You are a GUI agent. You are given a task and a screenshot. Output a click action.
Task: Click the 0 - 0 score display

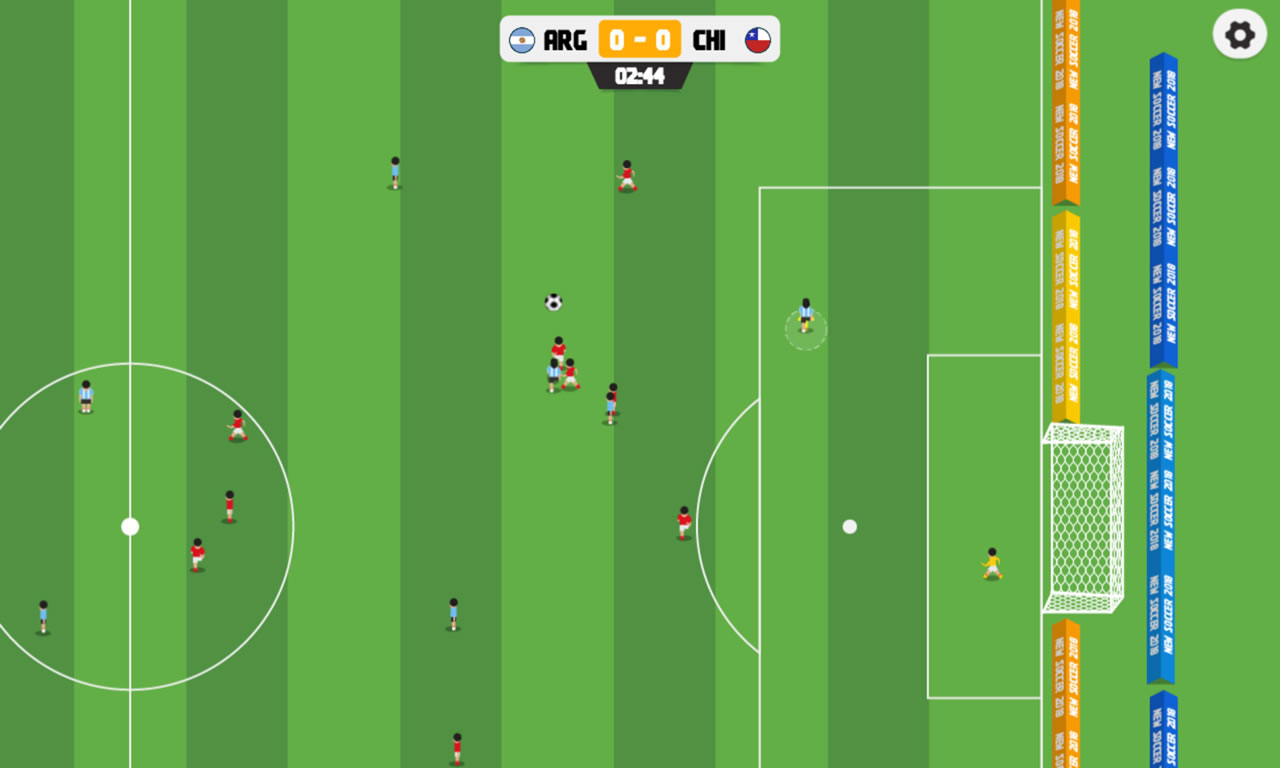coord(640,41)
